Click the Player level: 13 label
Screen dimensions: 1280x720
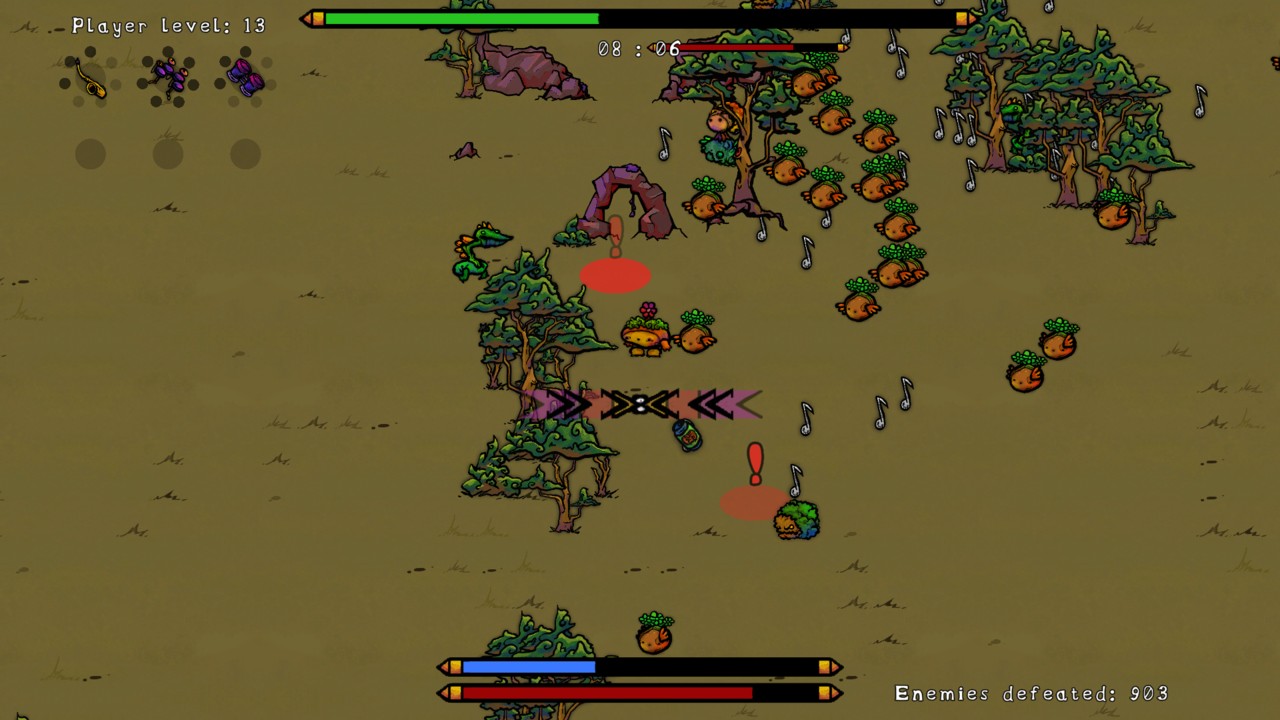[x=172, y=26]
